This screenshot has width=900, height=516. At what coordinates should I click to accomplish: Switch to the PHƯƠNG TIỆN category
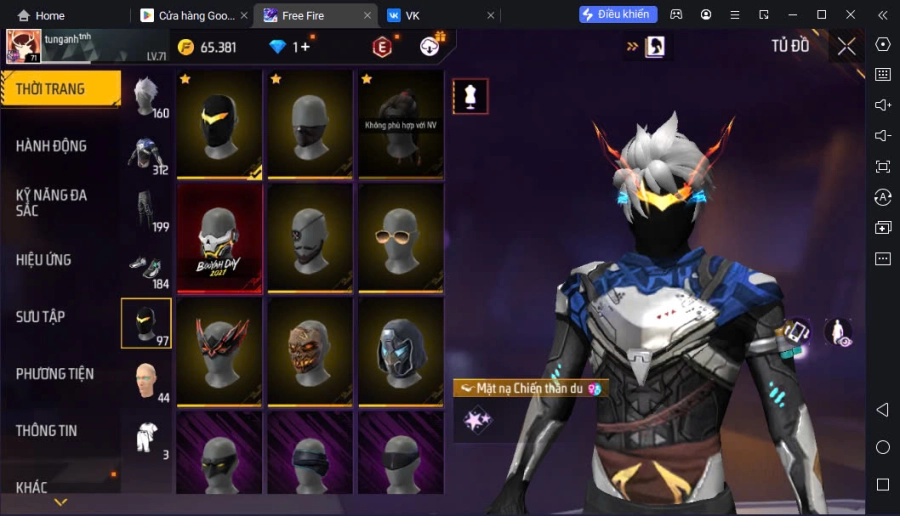(x=60, y=374)
